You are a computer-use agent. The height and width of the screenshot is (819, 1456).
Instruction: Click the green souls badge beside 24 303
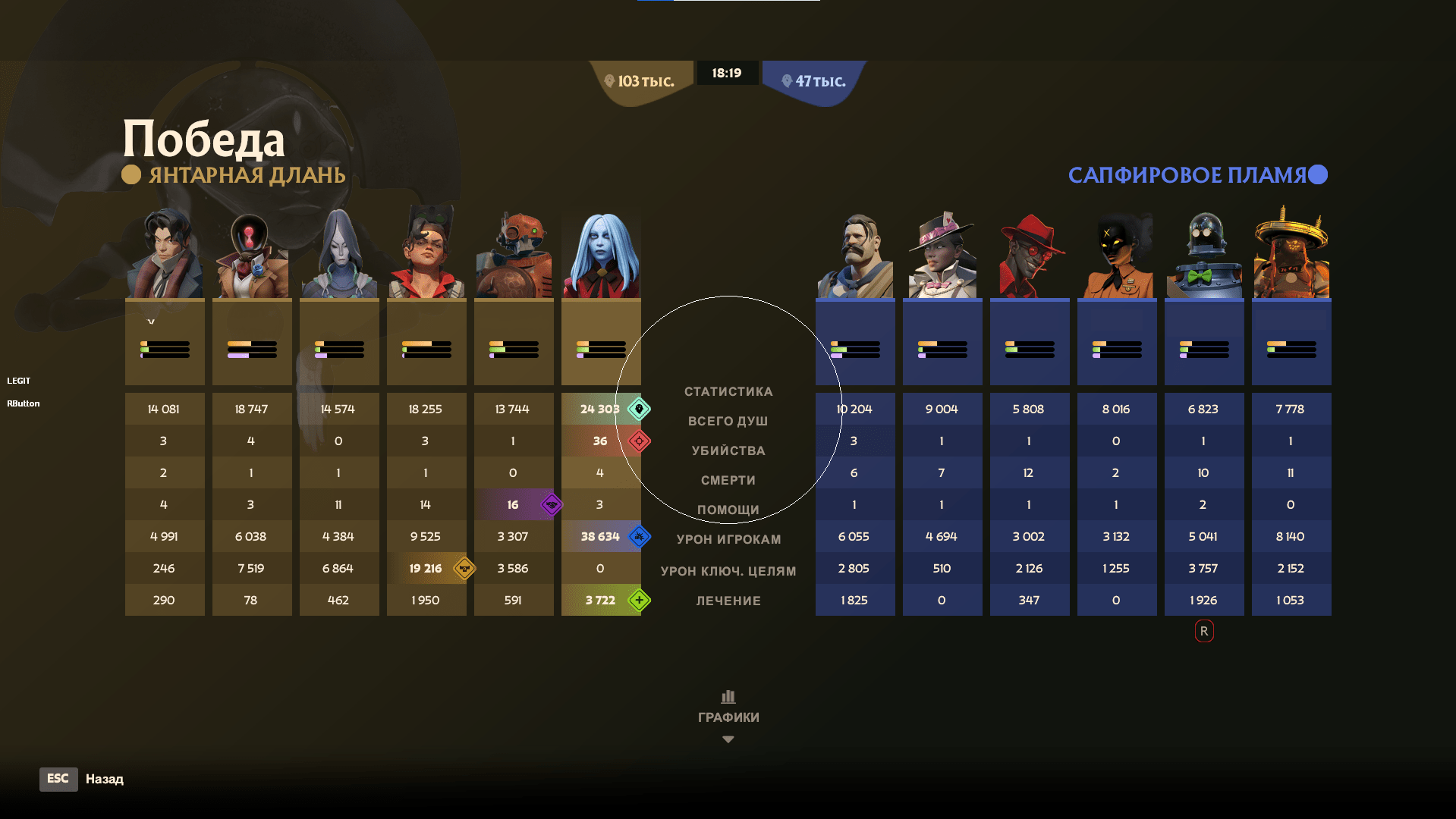pyautogui.click(x=639, y=409)
